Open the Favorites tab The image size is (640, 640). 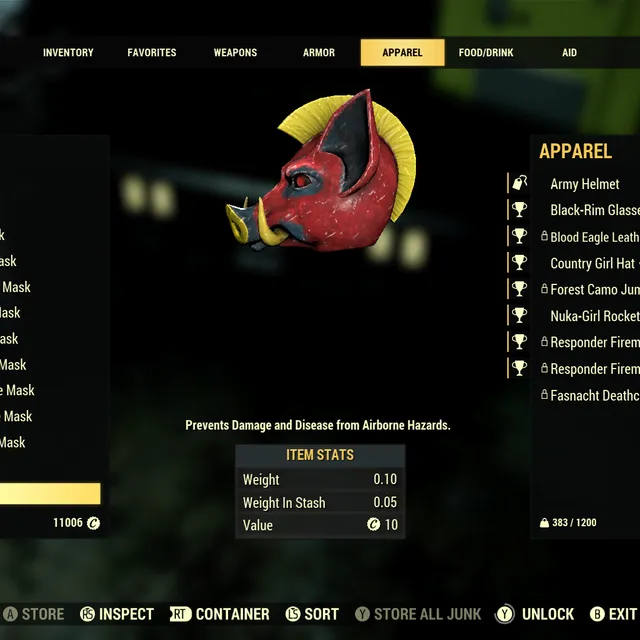152,53
